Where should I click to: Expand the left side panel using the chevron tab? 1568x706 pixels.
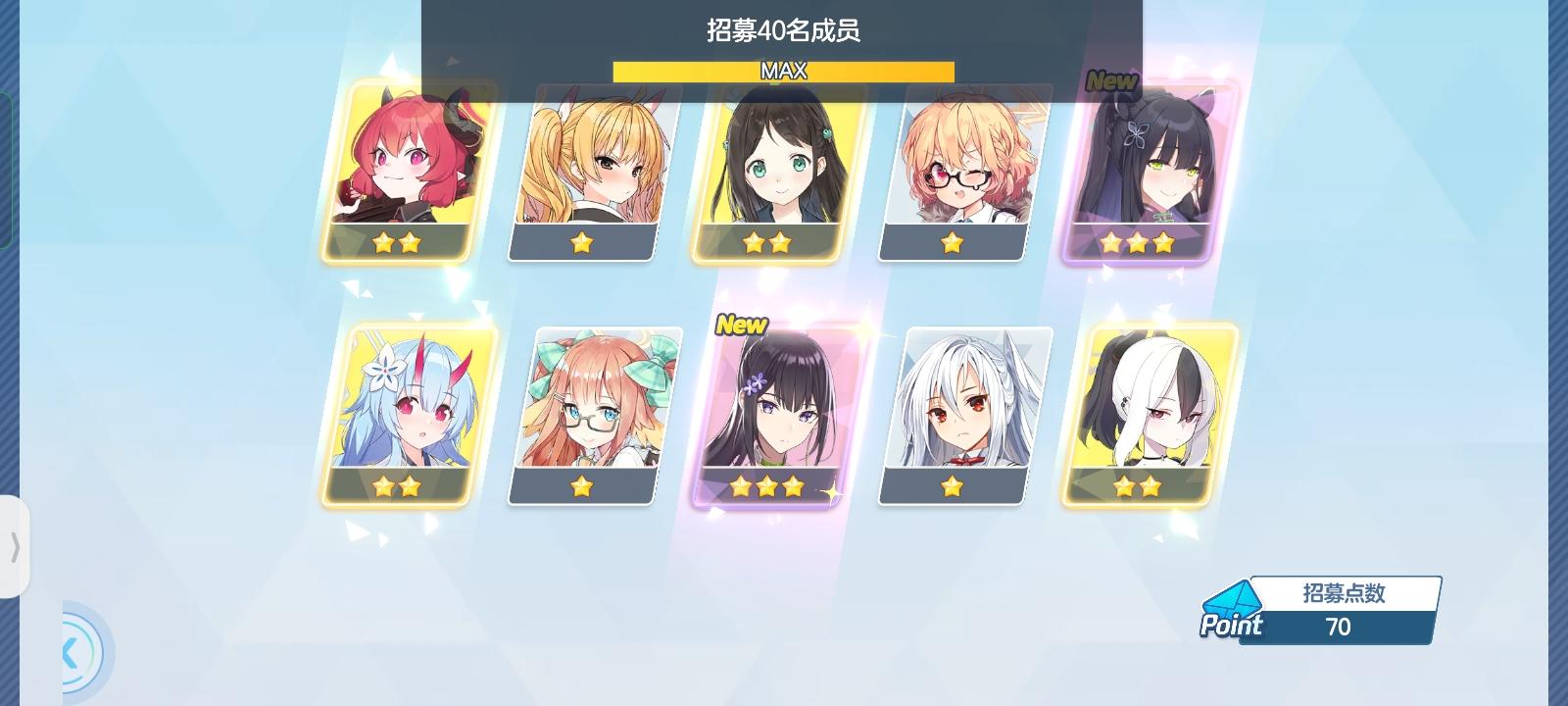[x=14, y=544]
